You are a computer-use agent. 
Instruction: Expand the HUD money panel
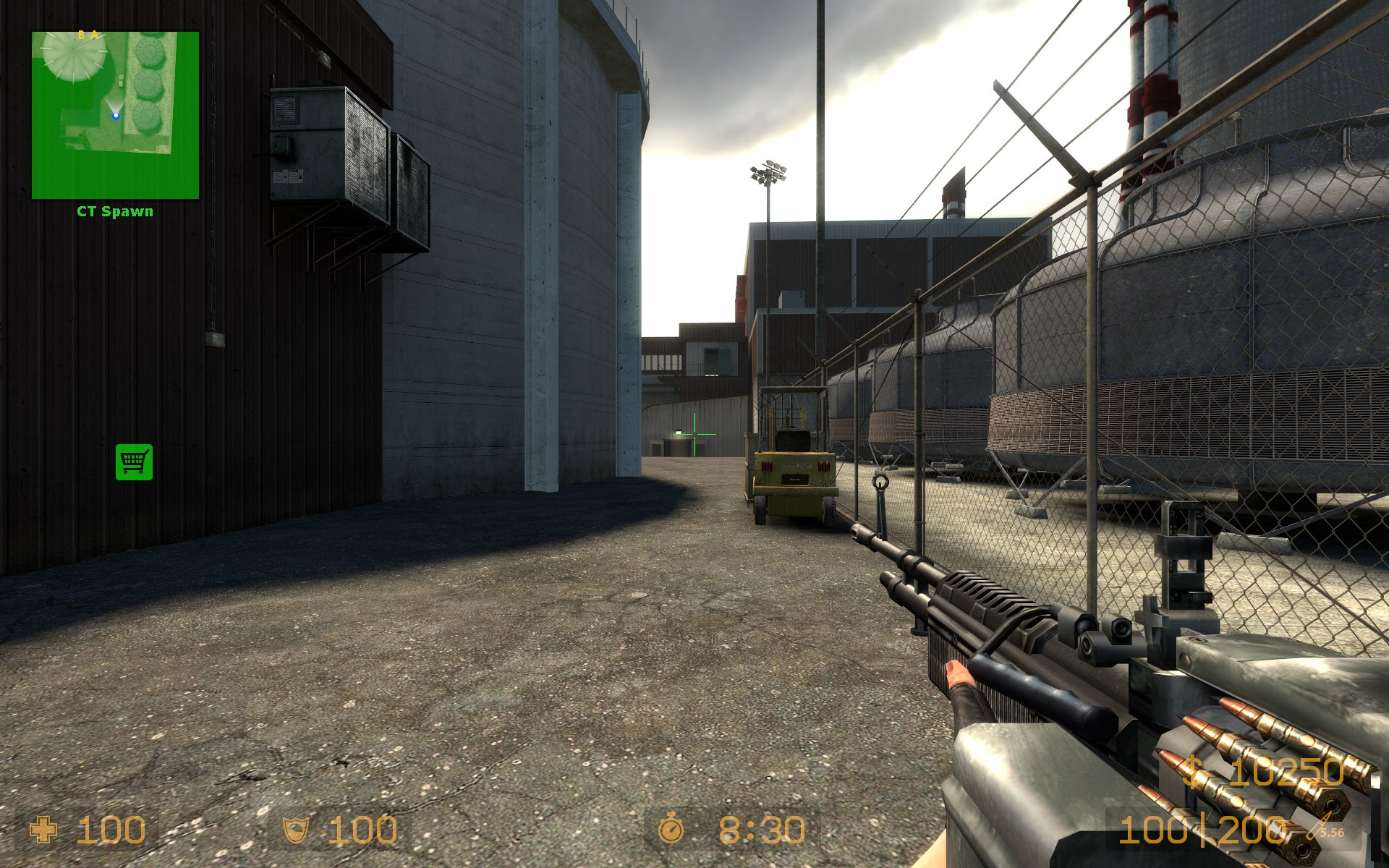1273,773
